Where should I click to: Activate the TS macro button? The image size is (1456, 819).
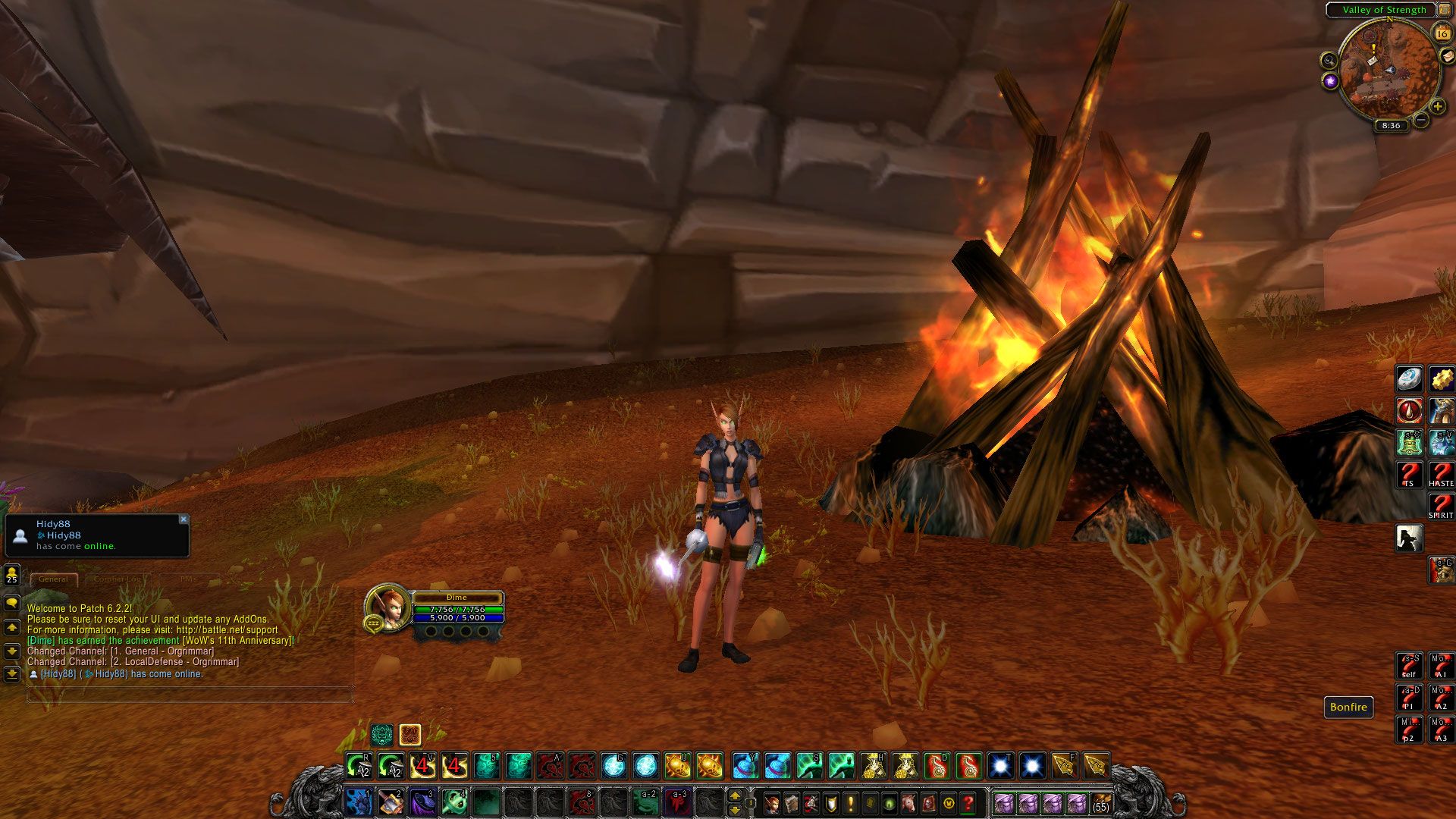pos(1409,475)
